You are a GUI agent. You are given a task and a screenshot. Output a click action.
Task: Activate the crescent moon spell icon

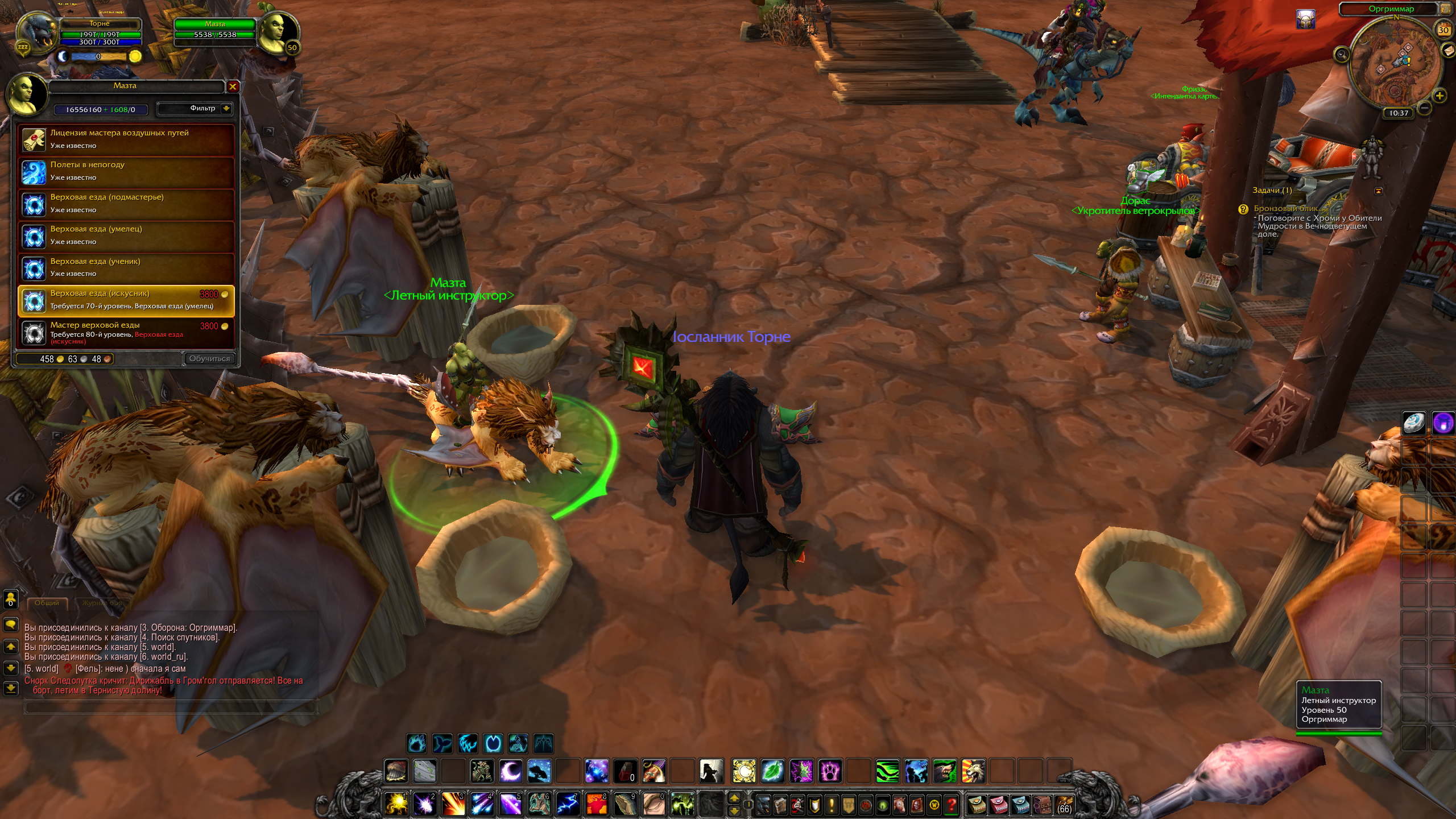pos(510,772)
